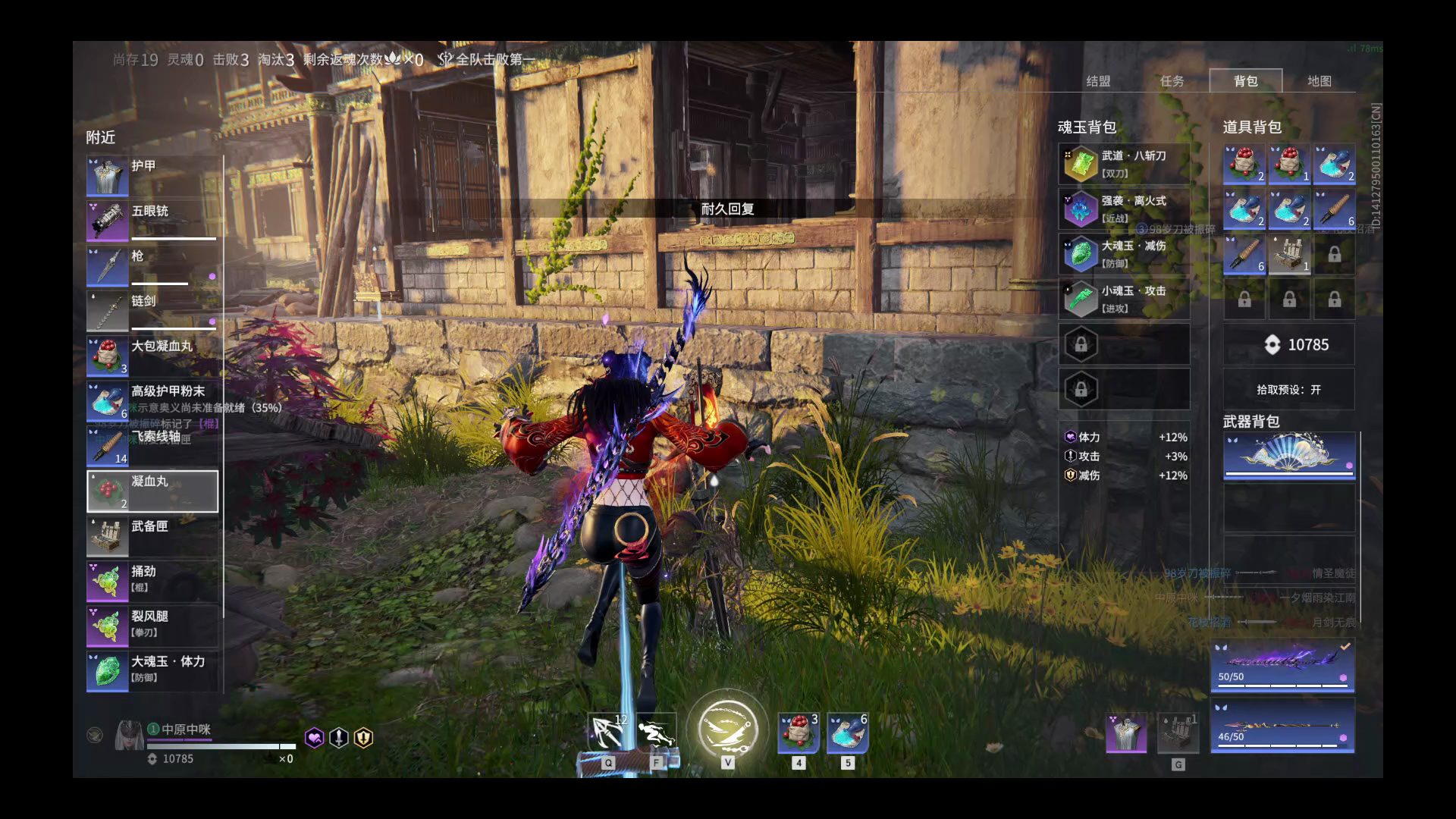Toggle the 拾取预设 pickup preset
The height and width of the screenshot is (819, 1456).
(x=1288, y=390)
